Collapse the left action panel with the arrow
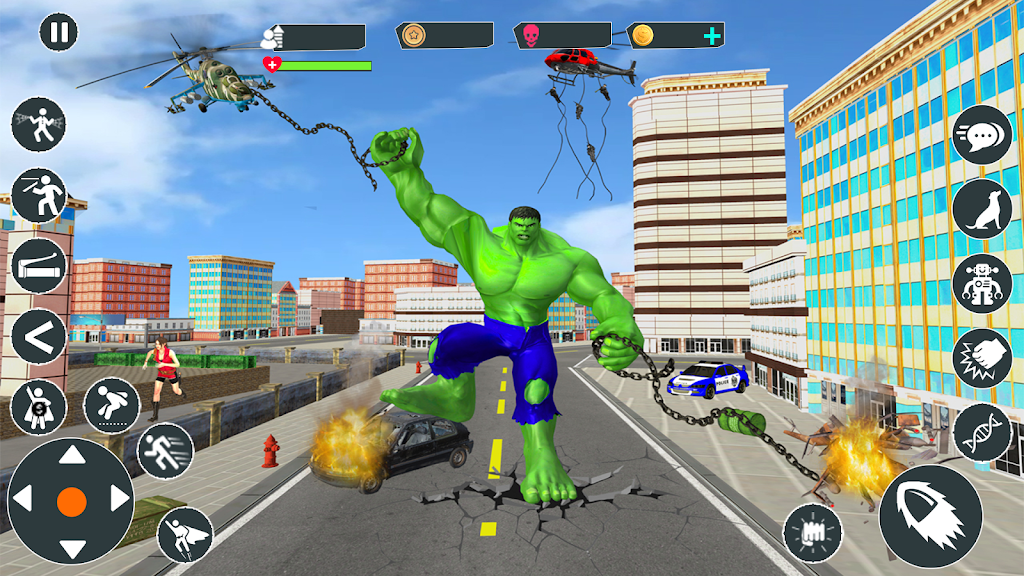 coord(39,338)
